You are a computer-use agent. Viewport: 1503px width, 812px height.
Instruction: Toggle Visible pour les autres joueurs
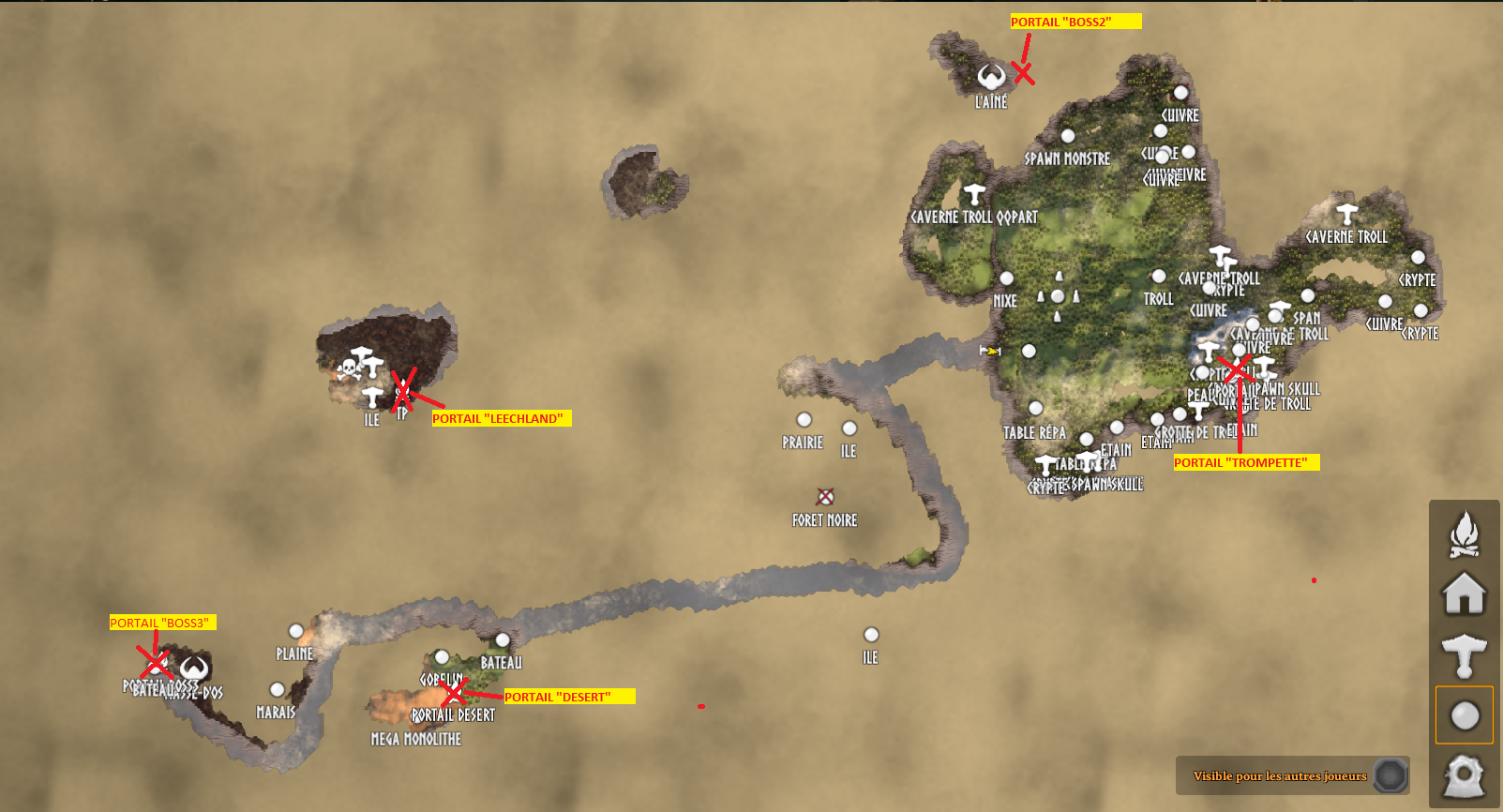(x=1390, y=775)
